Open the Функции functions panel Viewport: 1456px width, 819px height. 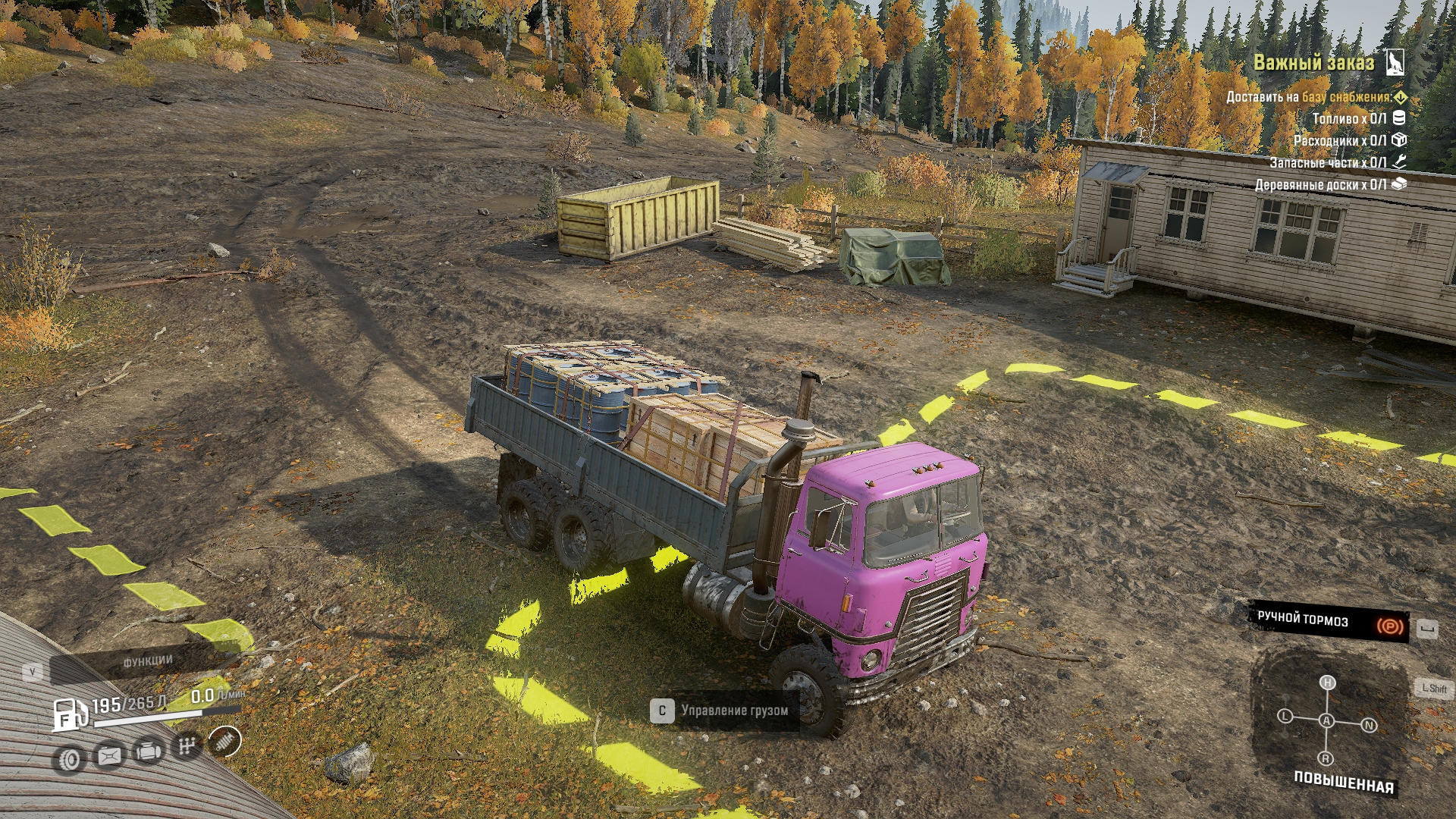click(x=148, y=661)
